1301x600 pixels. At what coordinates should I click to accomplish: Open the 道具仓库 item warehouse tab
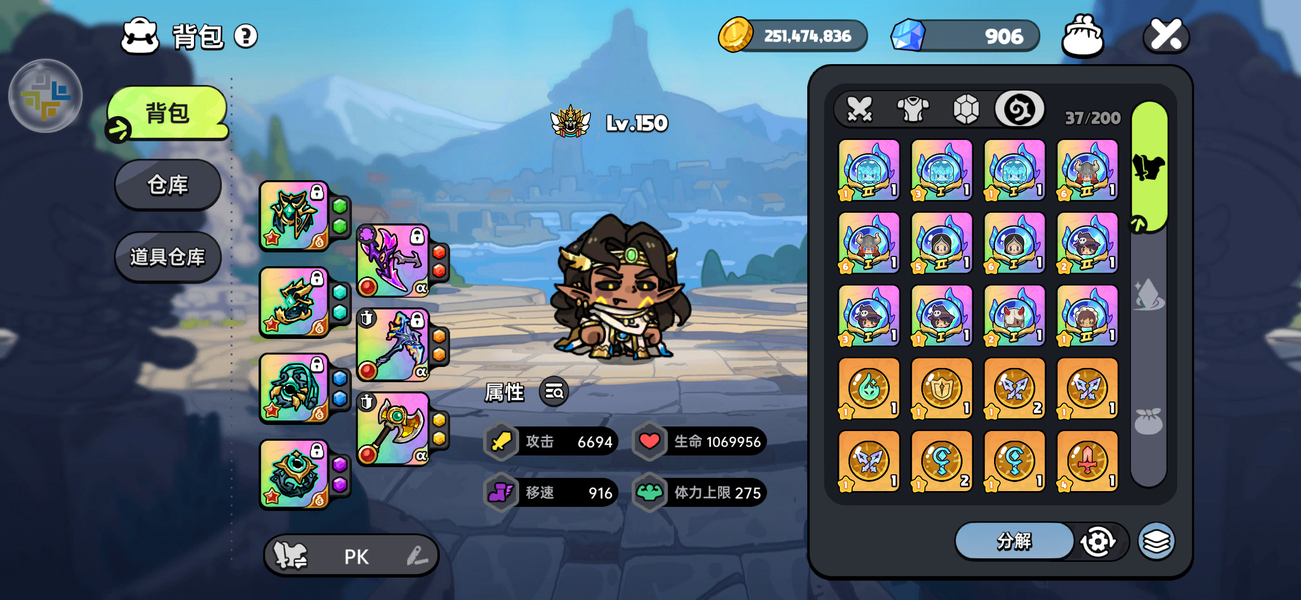click(168, 257)
